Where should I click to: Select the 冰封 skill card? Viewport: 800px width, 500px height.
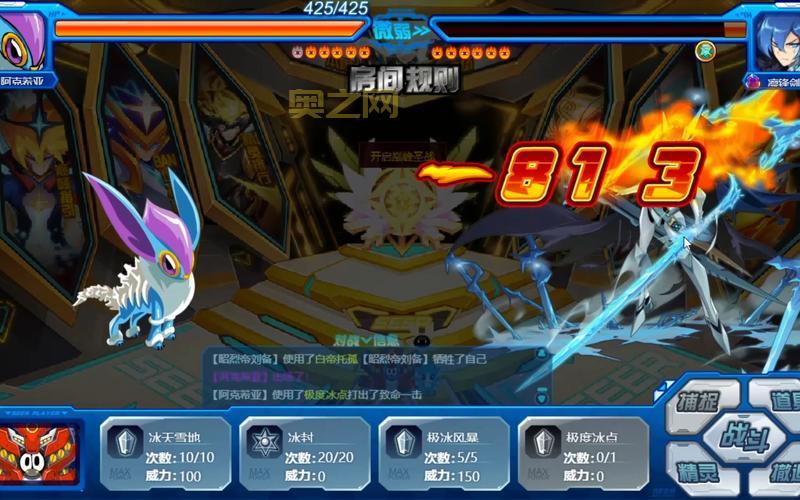tap(305, 454)
